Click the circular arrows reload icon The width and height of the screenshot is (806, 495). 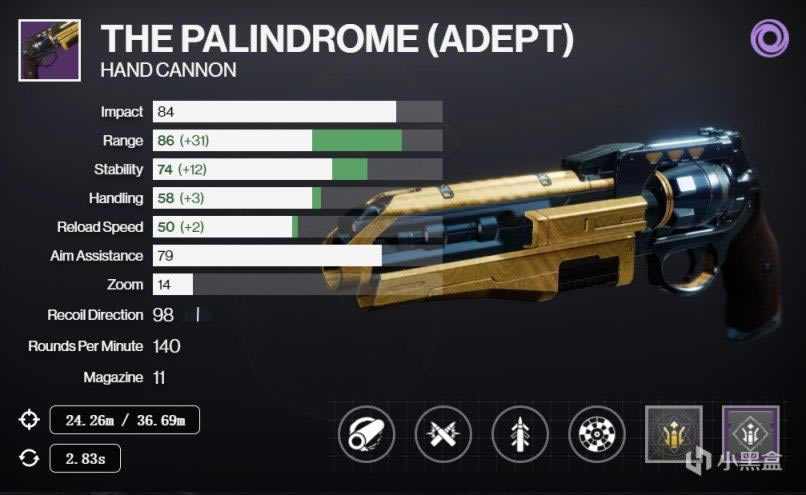point(28,458)
